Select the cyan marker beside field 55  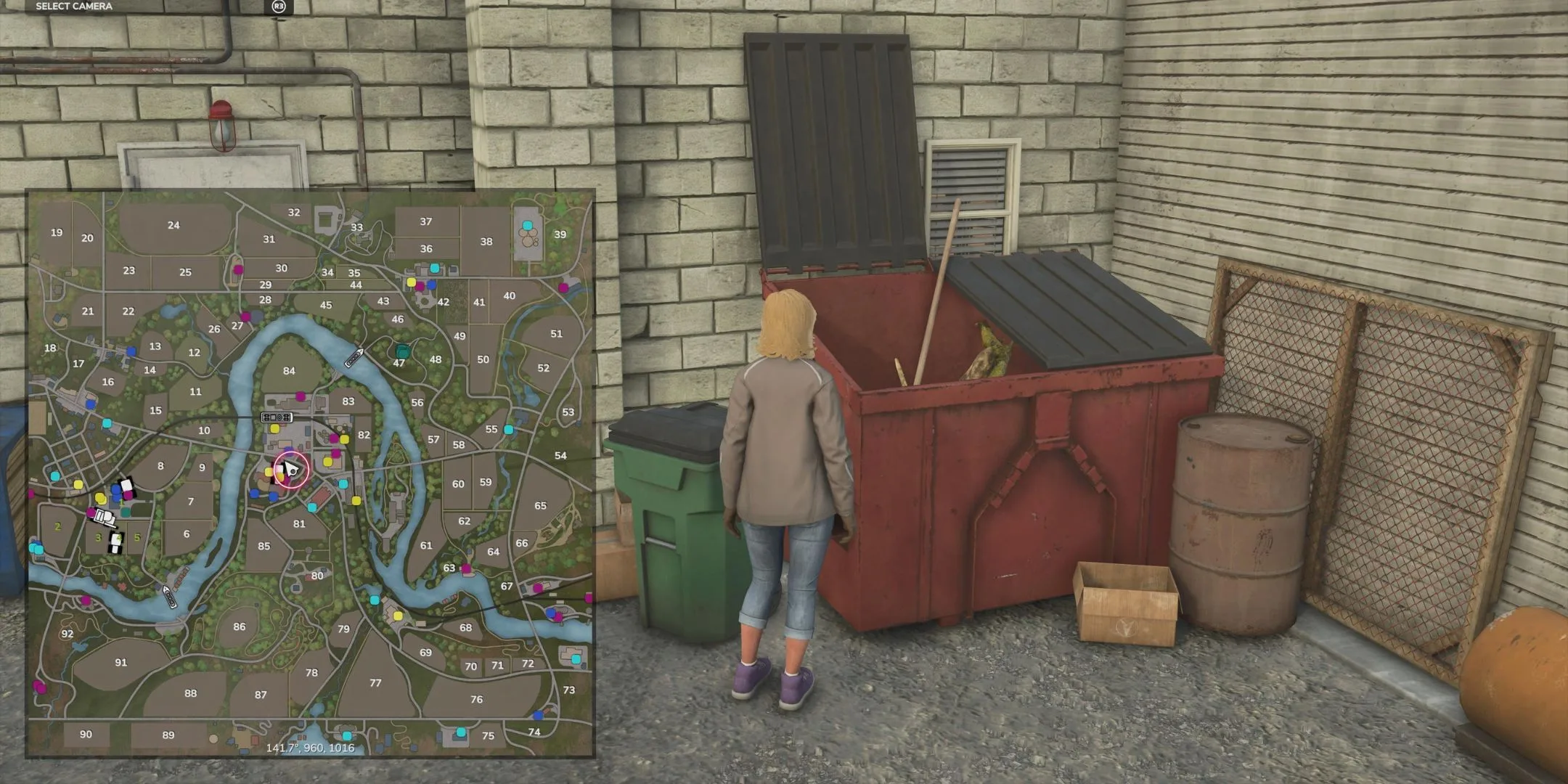(509, 430)
